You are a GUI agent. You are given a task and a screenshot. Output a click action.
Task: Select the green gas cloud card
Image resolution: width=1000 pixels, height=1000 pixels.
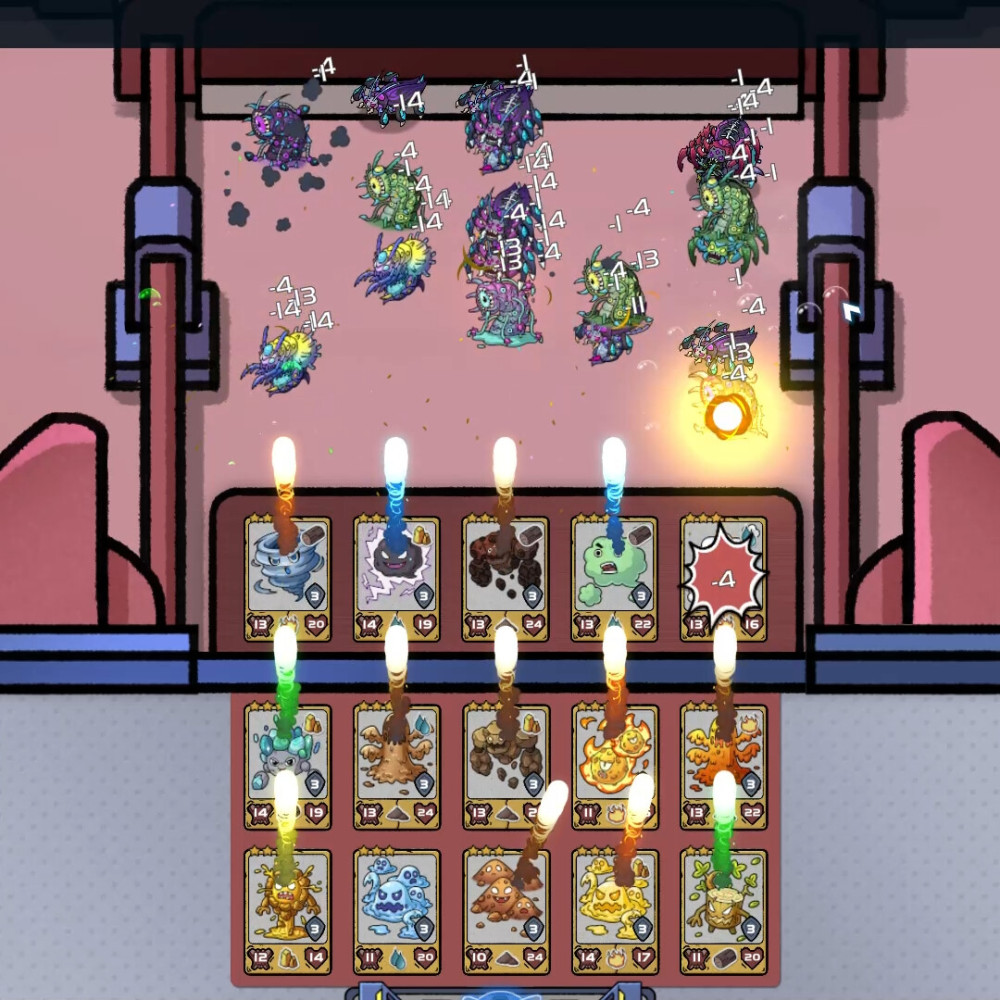pyautogui.click(x=614, y=578)
